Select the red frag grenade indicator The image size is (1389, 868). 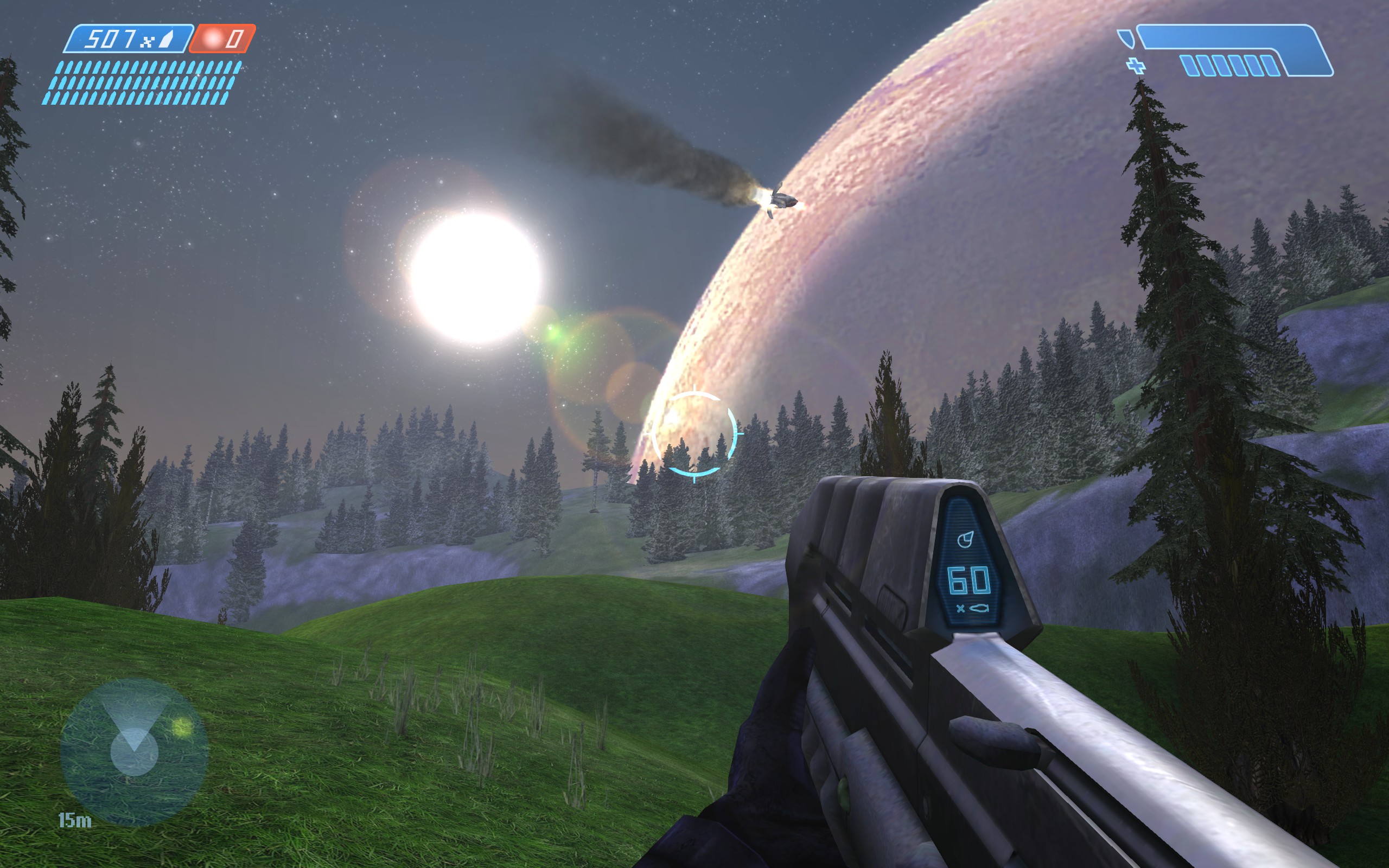[x=222, y=39]
